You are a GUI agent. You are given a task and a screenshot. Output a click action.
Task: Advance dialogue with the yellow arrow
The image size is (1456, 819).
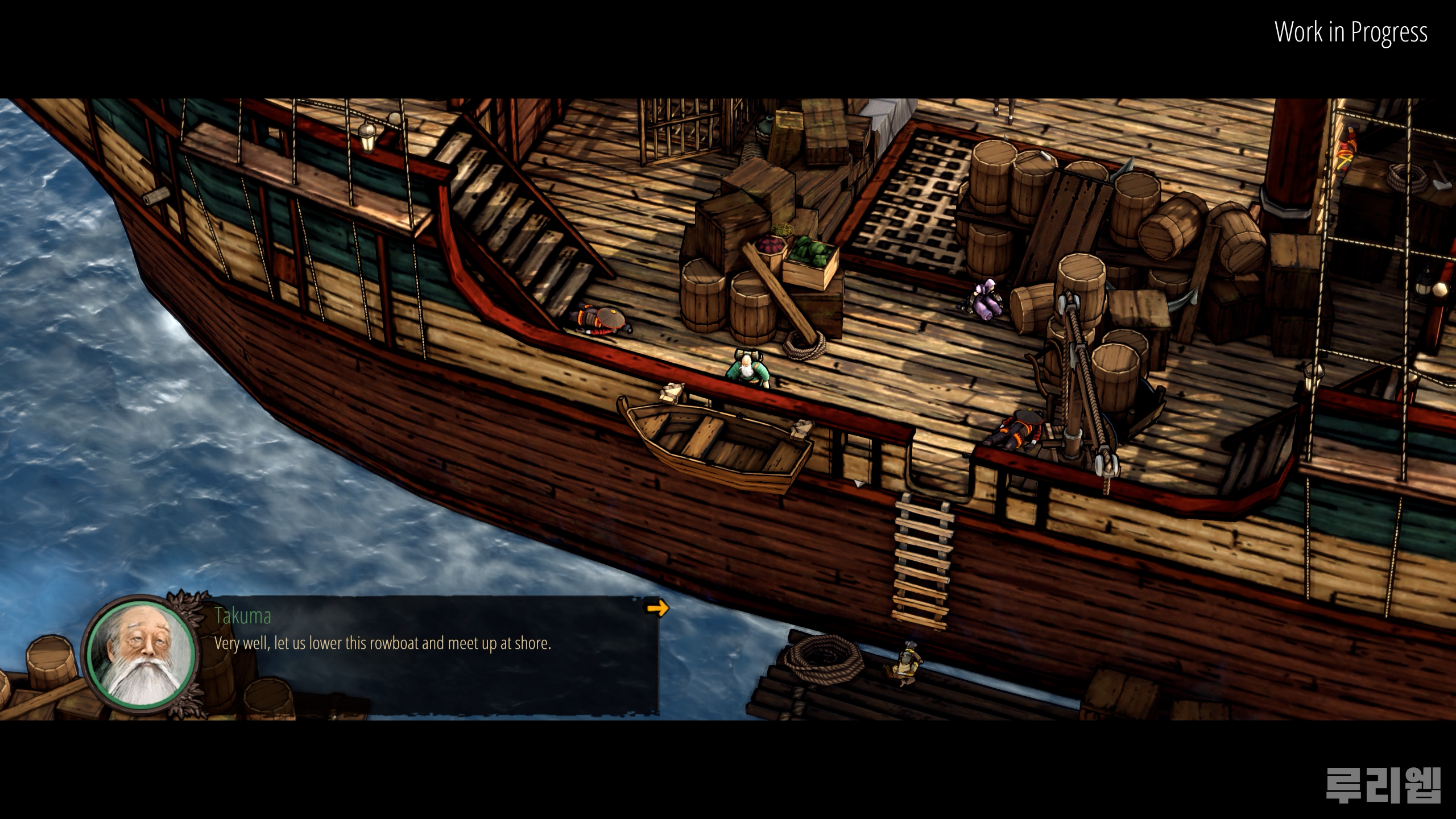pos(657,609)
